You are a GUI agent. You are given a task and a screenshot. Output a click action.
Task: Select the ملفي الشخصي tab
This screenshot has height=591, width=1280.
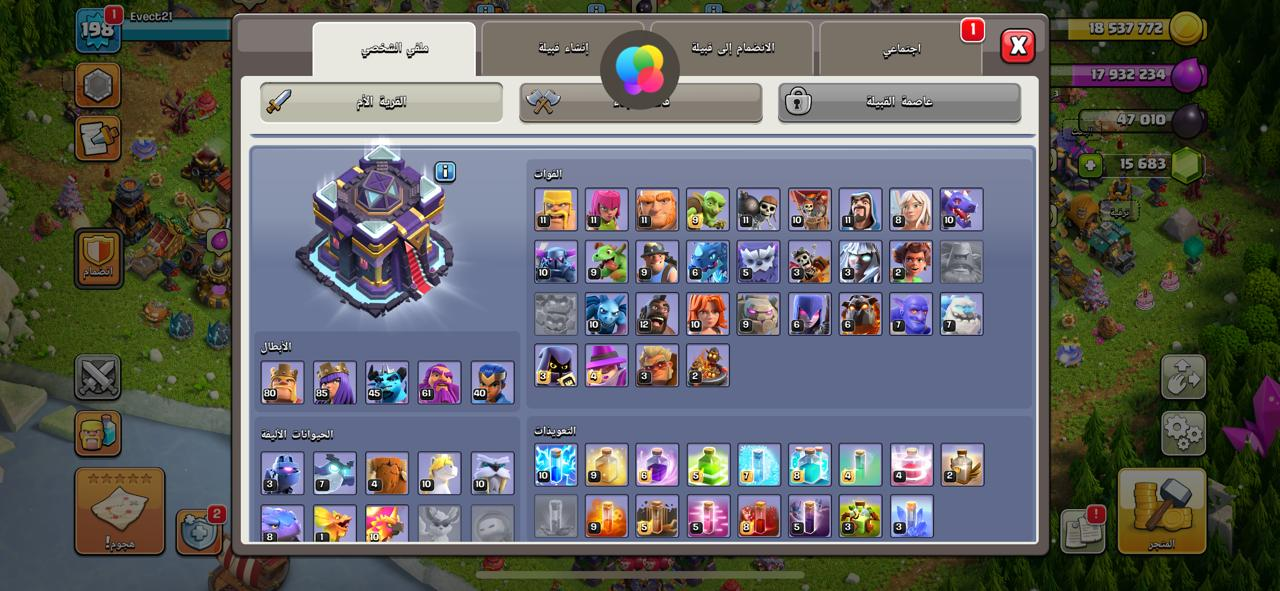(394, 49)
